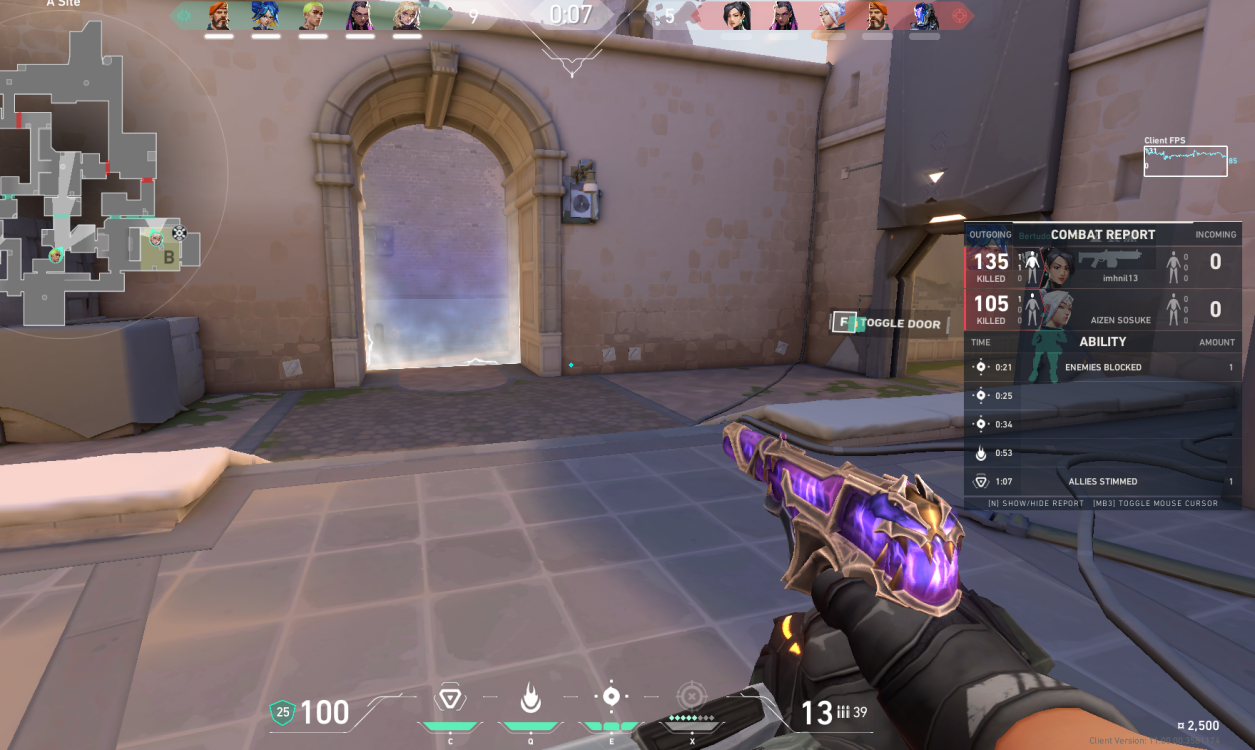
Task: Click the white-haired enemy portrait in top bar
Action: (x=831, y=16)
